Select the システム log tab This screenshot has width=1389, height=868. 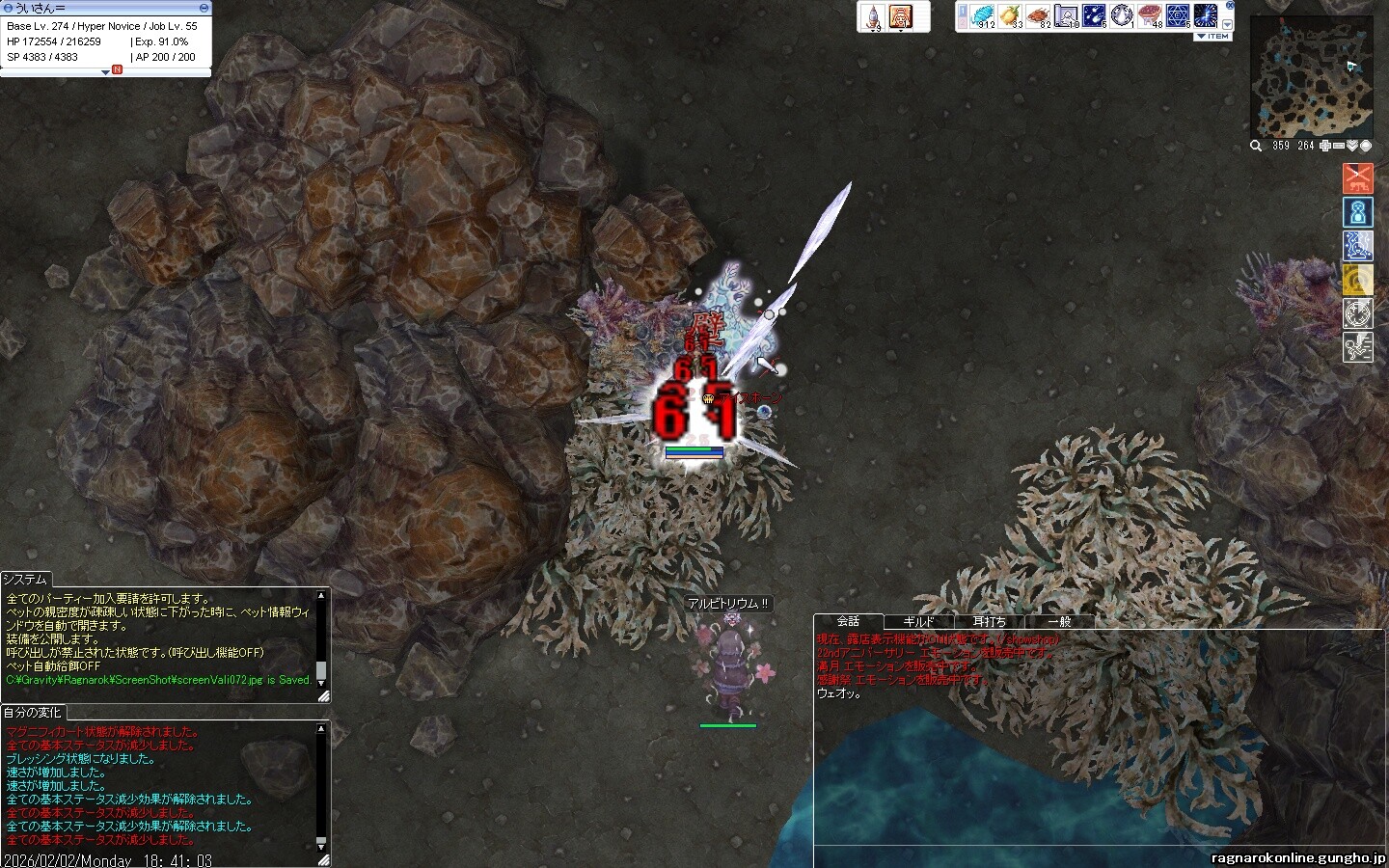pos(25,580)
